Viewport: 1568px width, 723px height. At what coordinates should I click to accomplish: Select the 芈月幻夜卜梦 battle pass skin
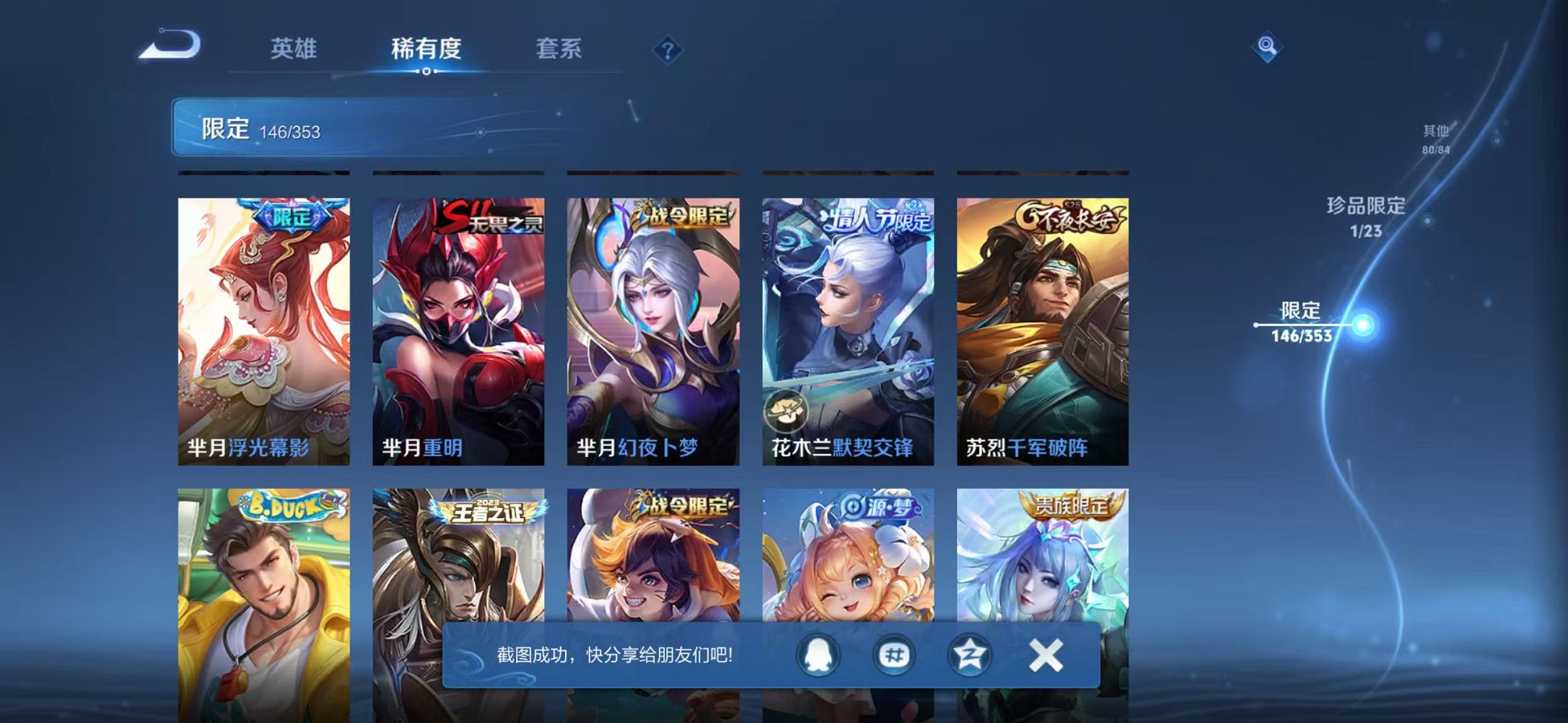tap(652, 325)
